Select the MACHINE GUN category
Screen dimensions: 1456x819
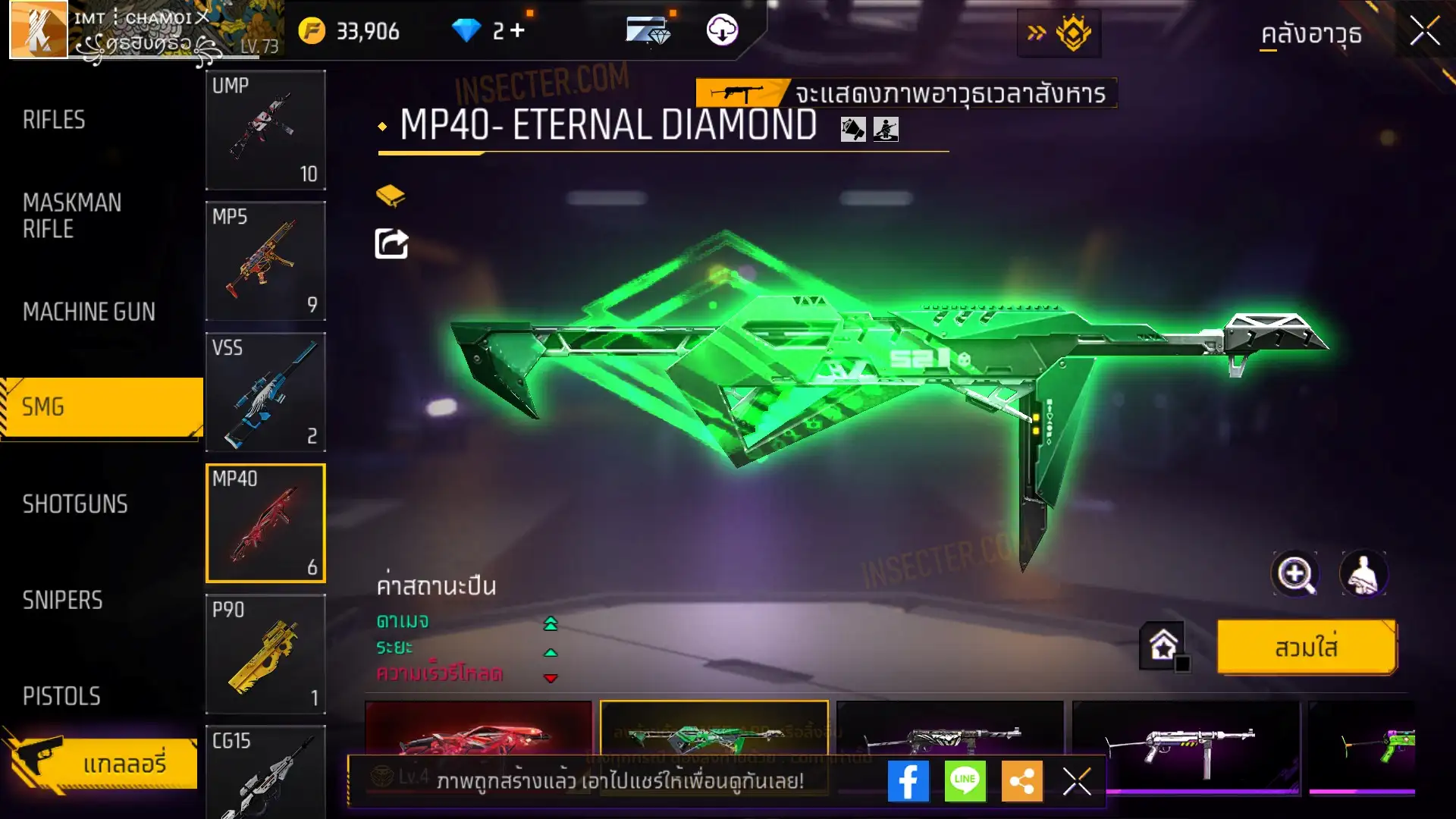[x=89, y=312]
